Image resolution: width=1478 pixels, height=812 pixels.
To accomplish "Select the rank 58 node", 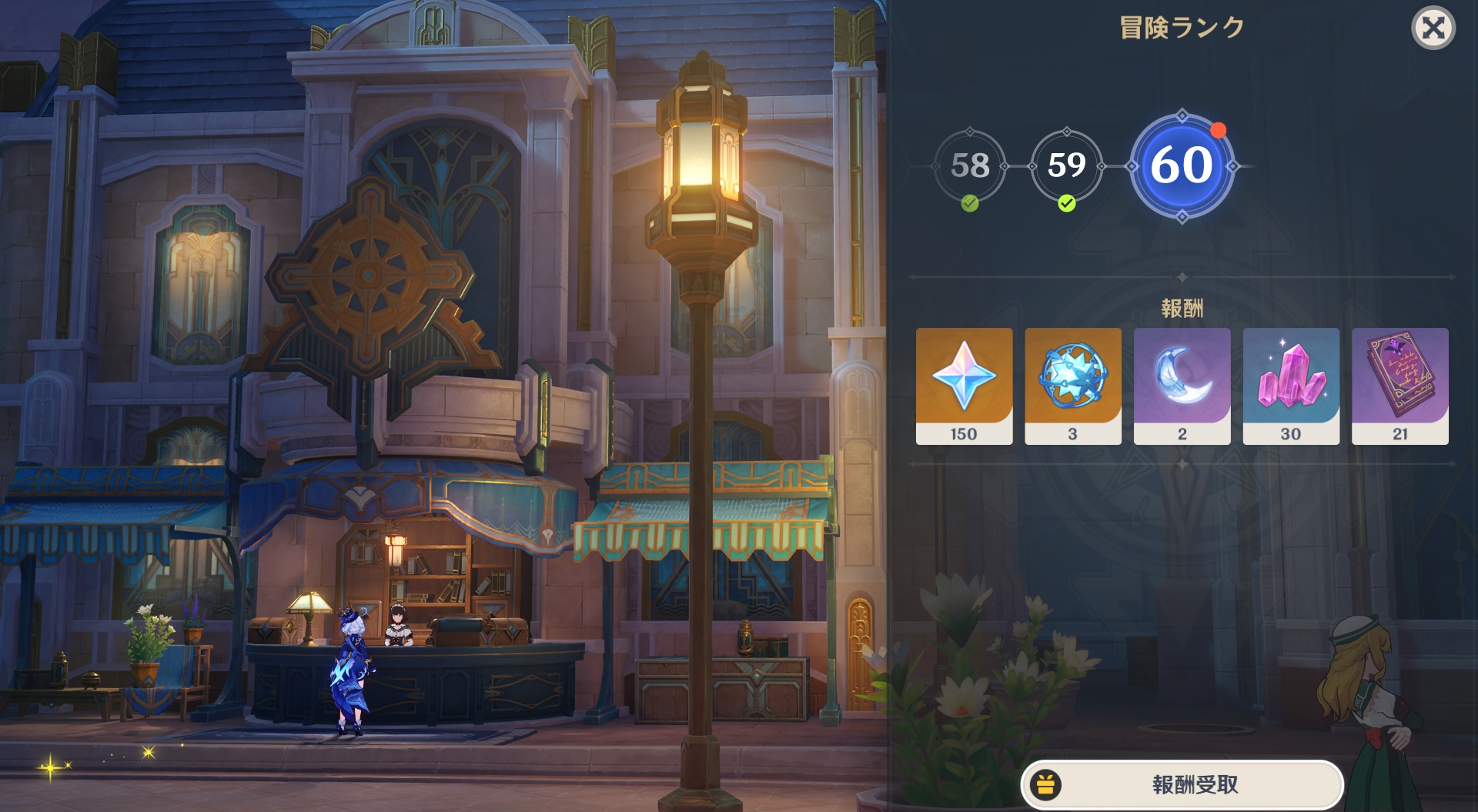I will pos(969,165).
